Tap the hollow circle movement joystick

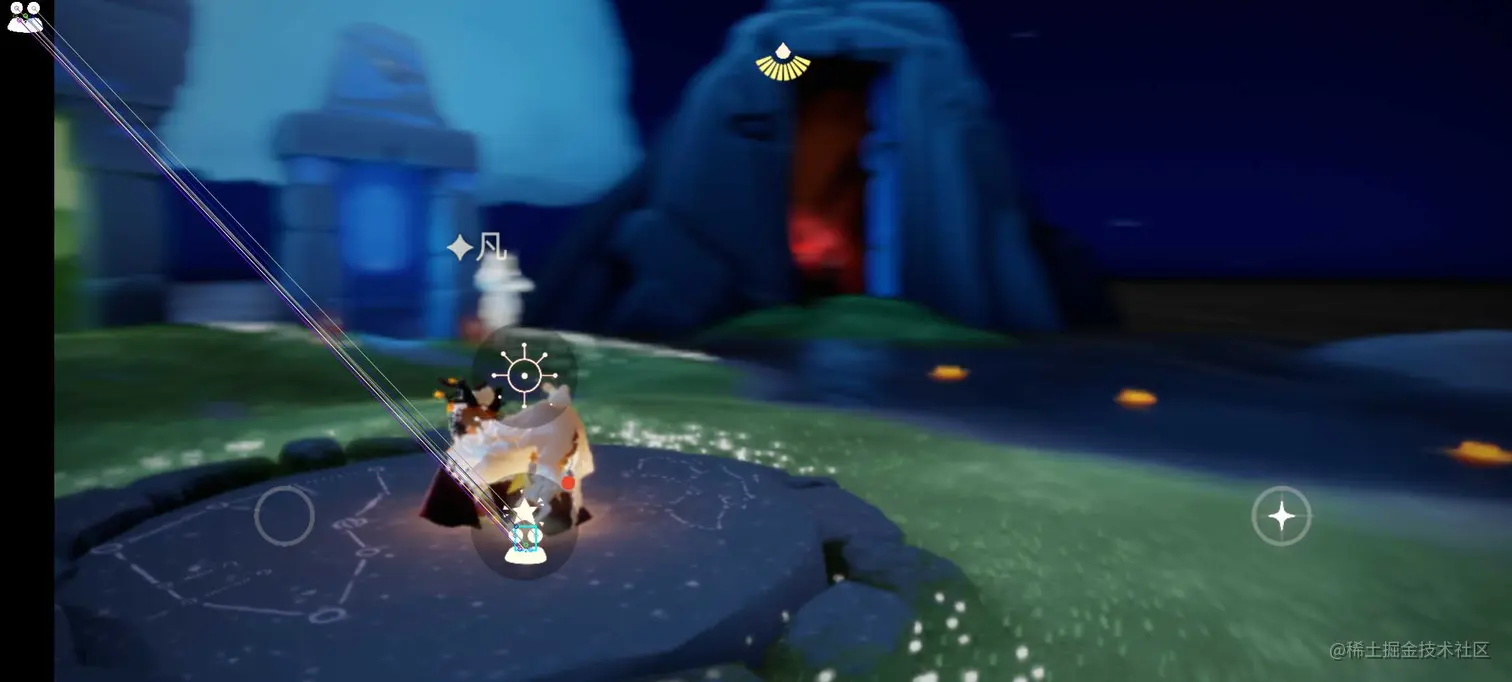pyautogui.click(x=285, y=516)
